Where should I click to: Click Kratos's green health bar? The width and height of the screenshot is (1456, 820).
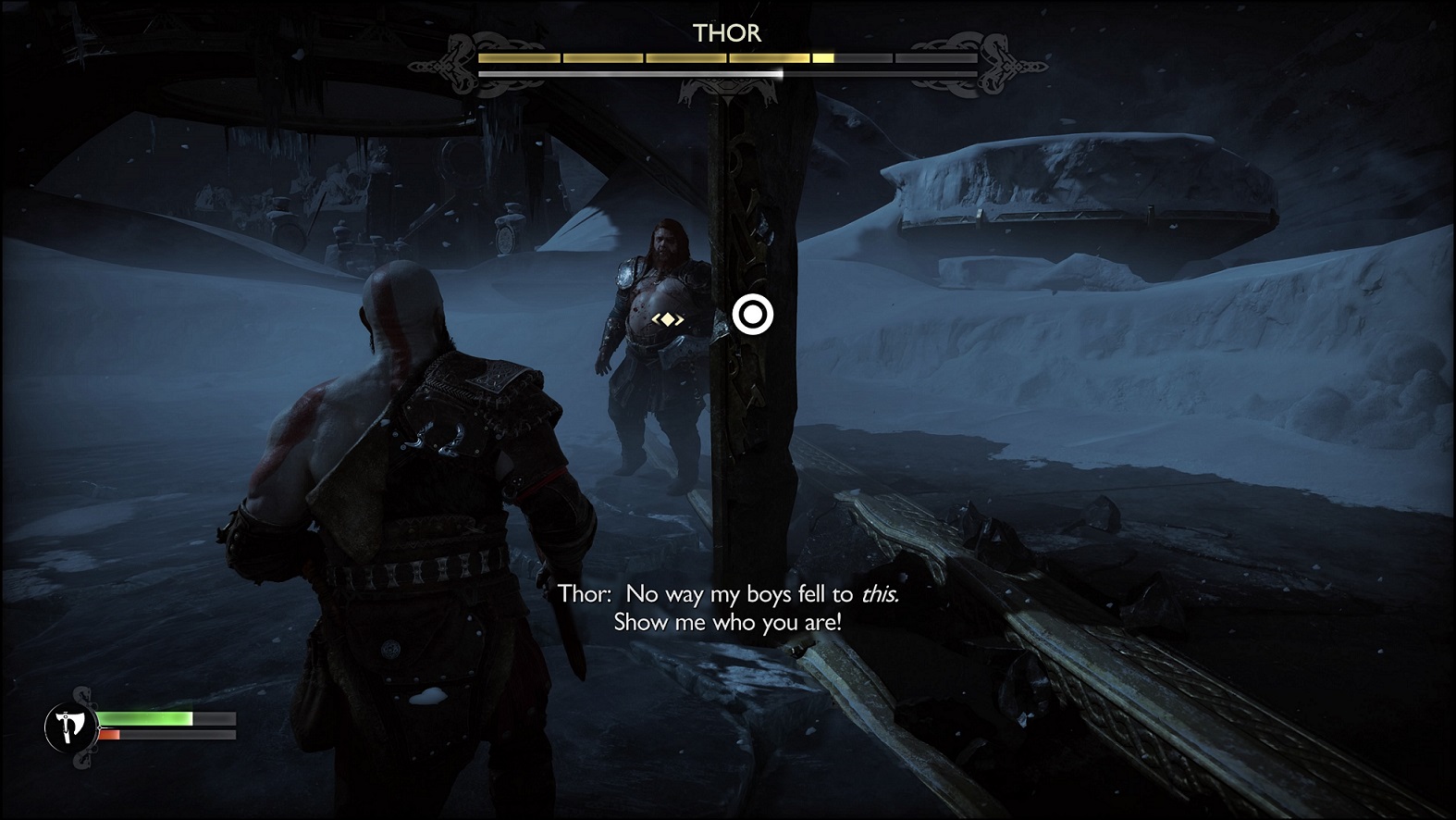click(145, 718)
